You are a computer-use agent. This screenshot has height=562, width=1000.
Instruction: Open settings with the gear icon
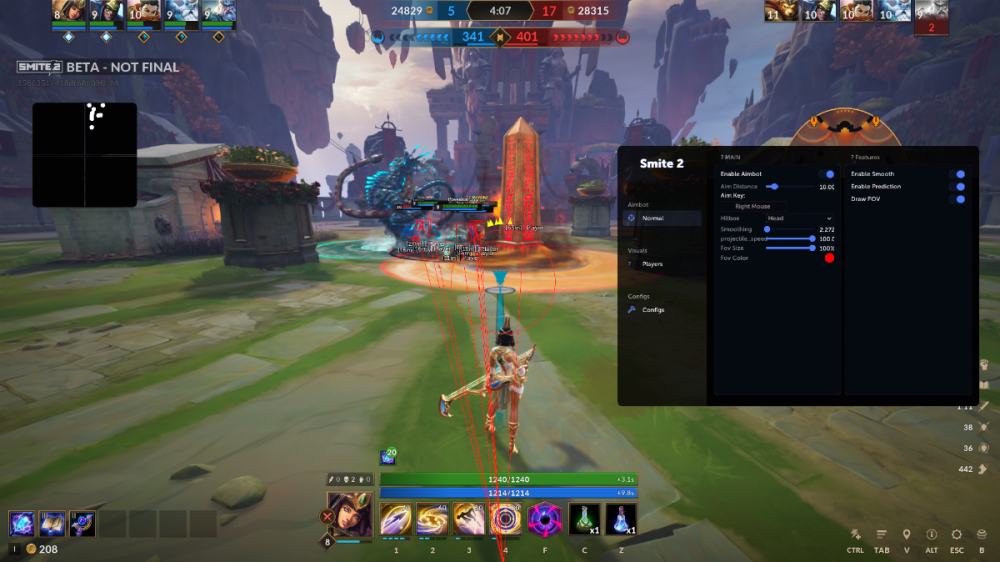957,535
